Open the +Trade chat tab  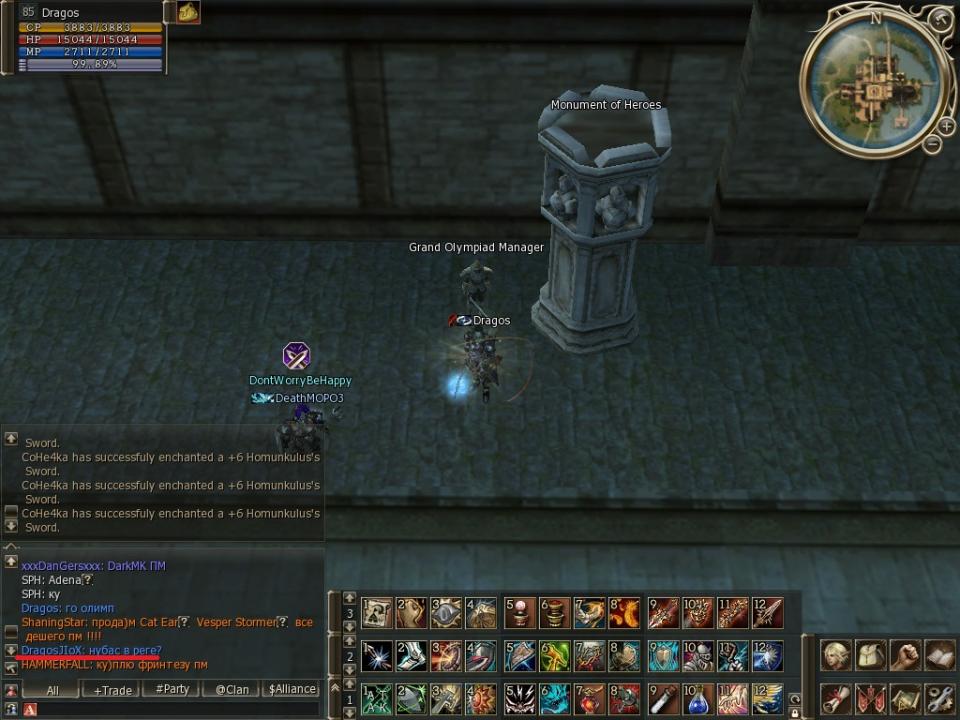(113, 689)
